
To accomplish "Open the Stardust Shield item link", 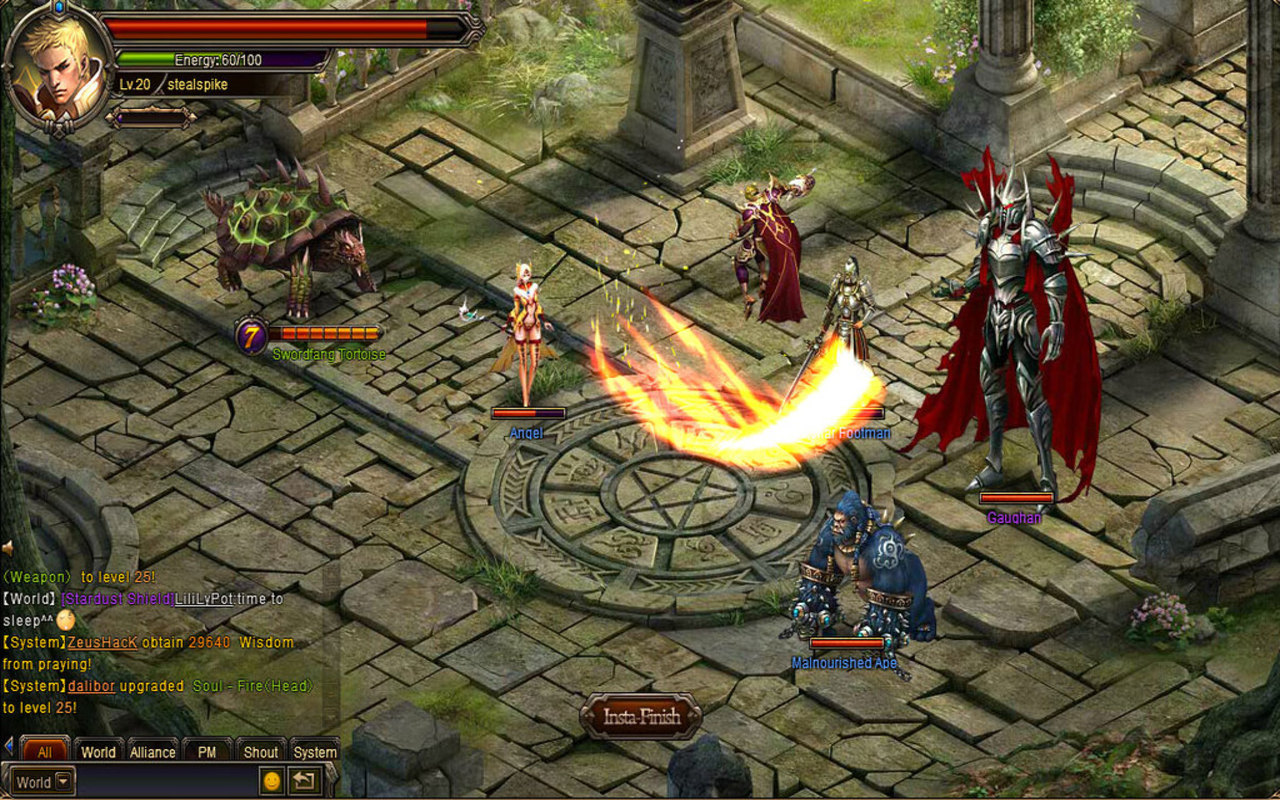I will click(117, 598).
